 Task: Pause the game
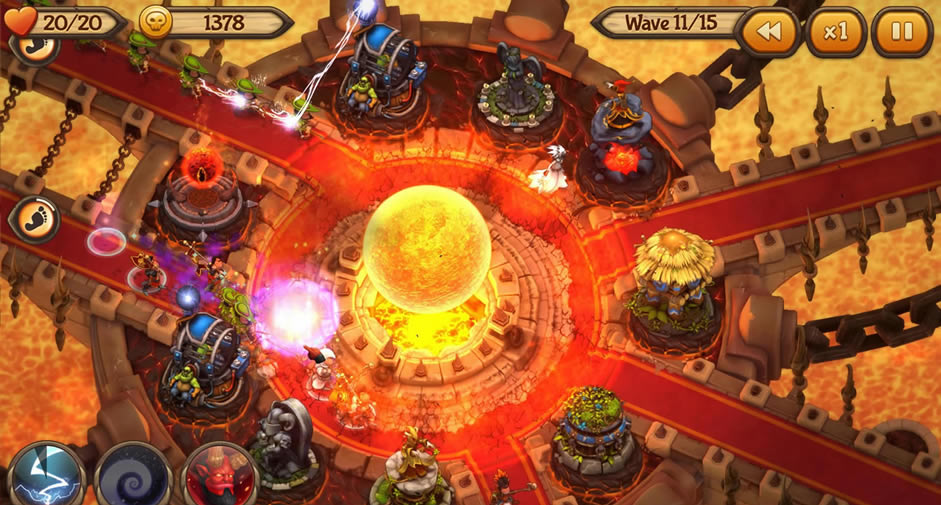click(x=901, y=32)
